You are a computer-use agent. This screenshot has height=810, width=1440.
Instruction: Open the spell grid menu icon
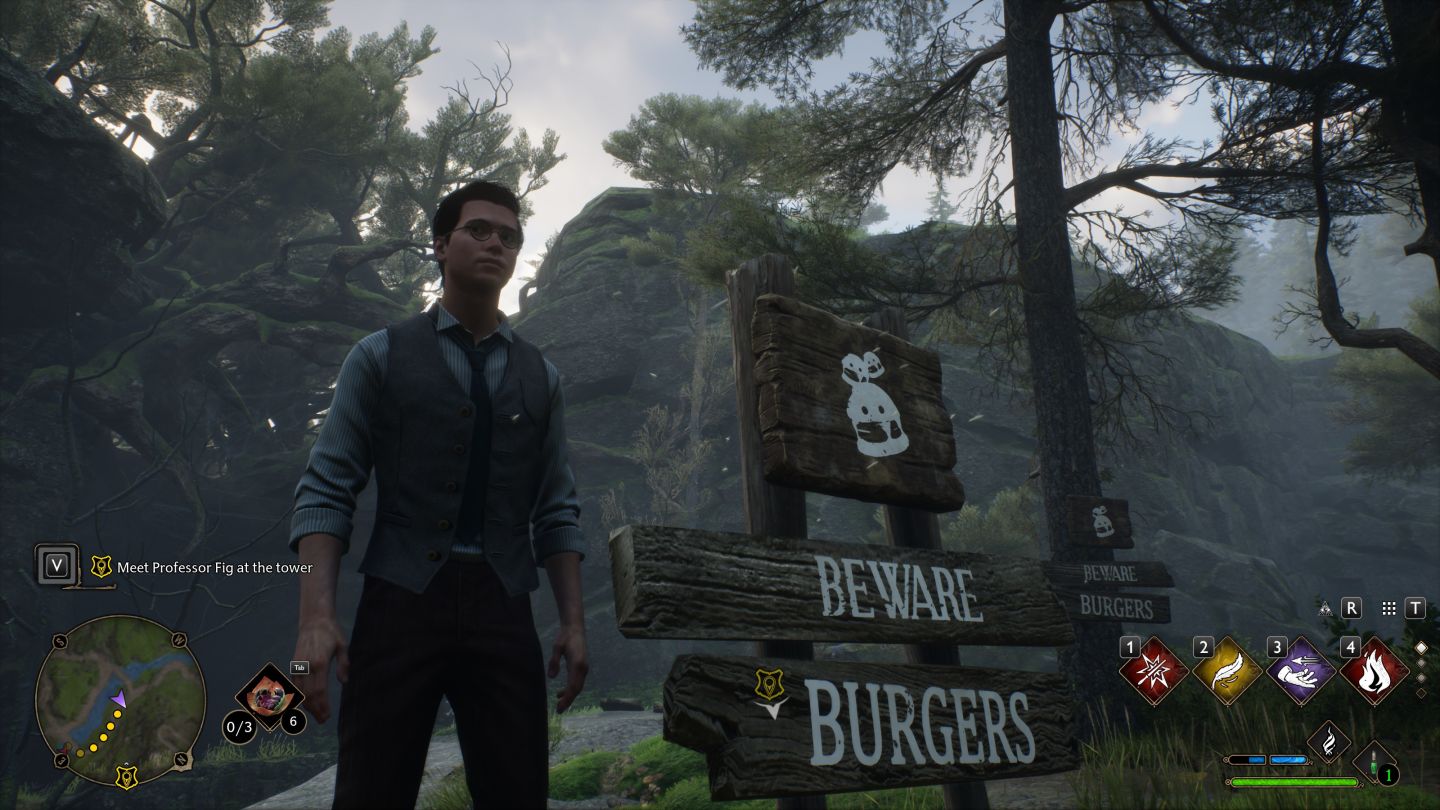1388,608
